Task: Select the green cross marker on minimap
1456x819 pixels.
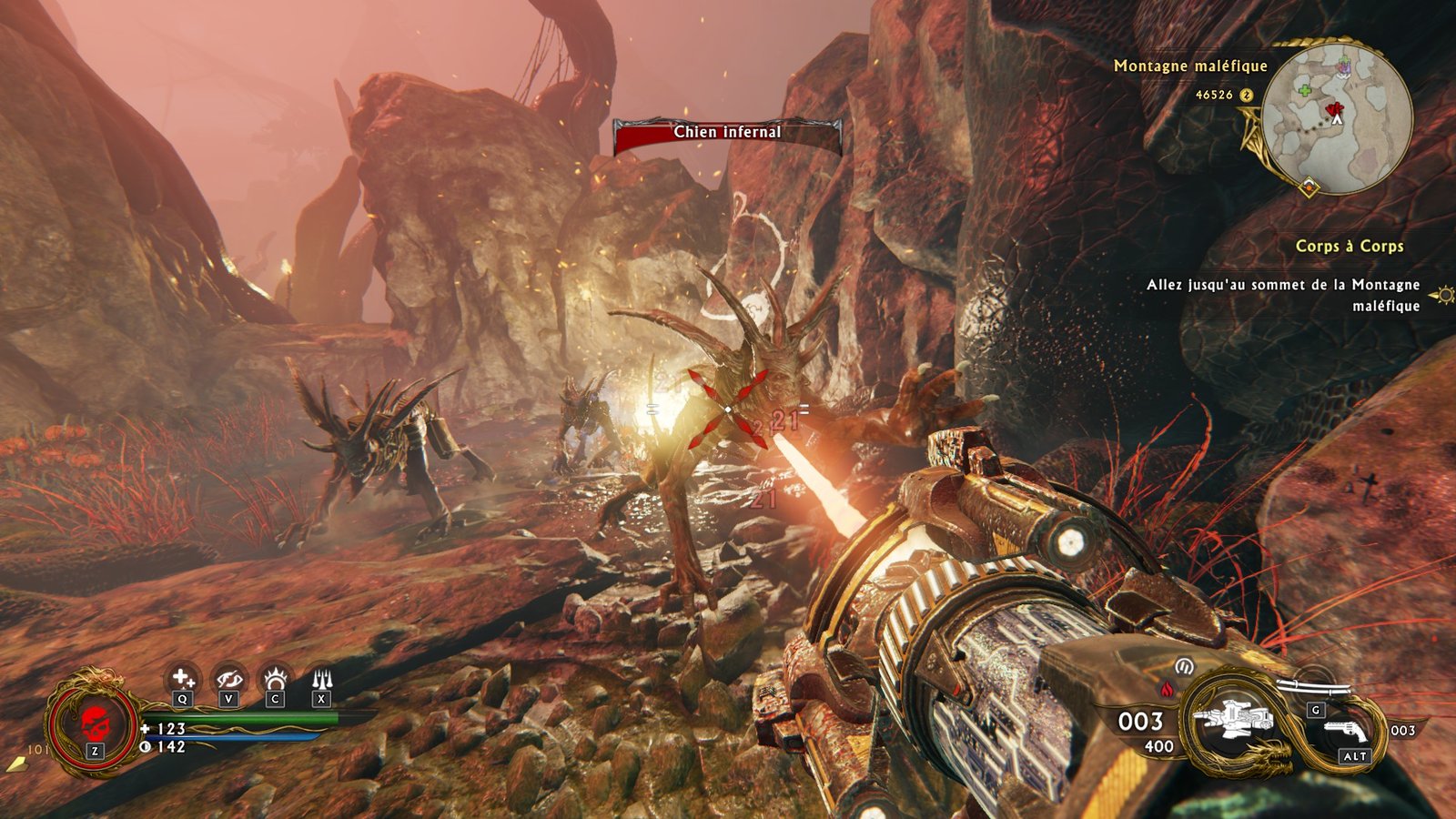Action: click(x=1305, y=91)
